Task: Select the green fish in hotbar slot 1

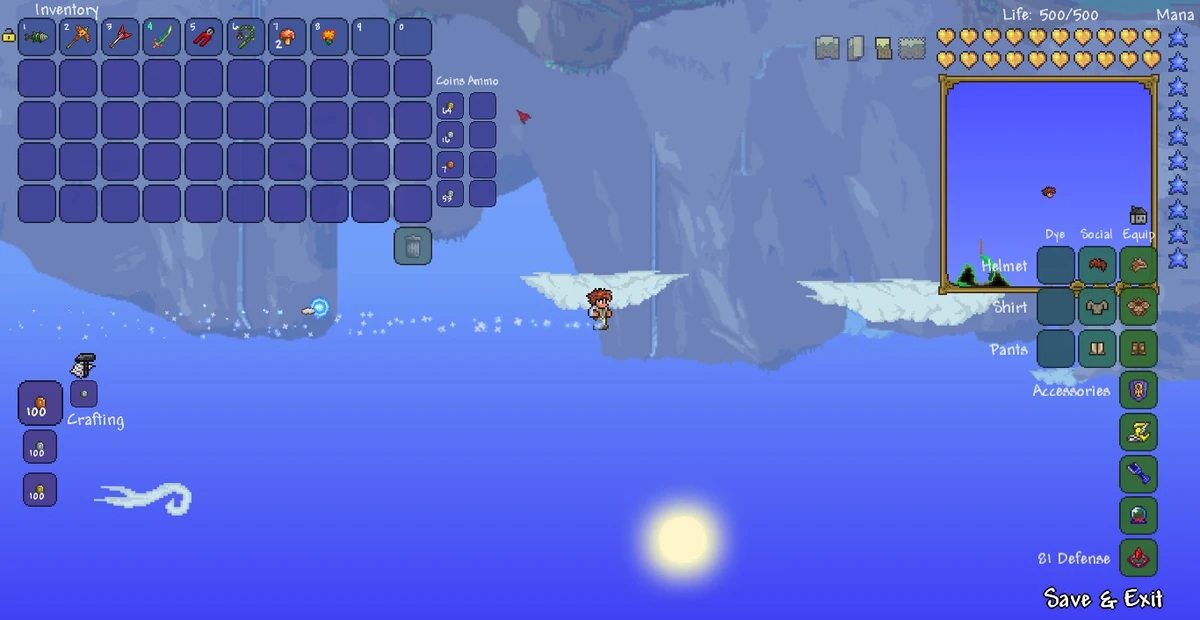Action: coord(37,37)
